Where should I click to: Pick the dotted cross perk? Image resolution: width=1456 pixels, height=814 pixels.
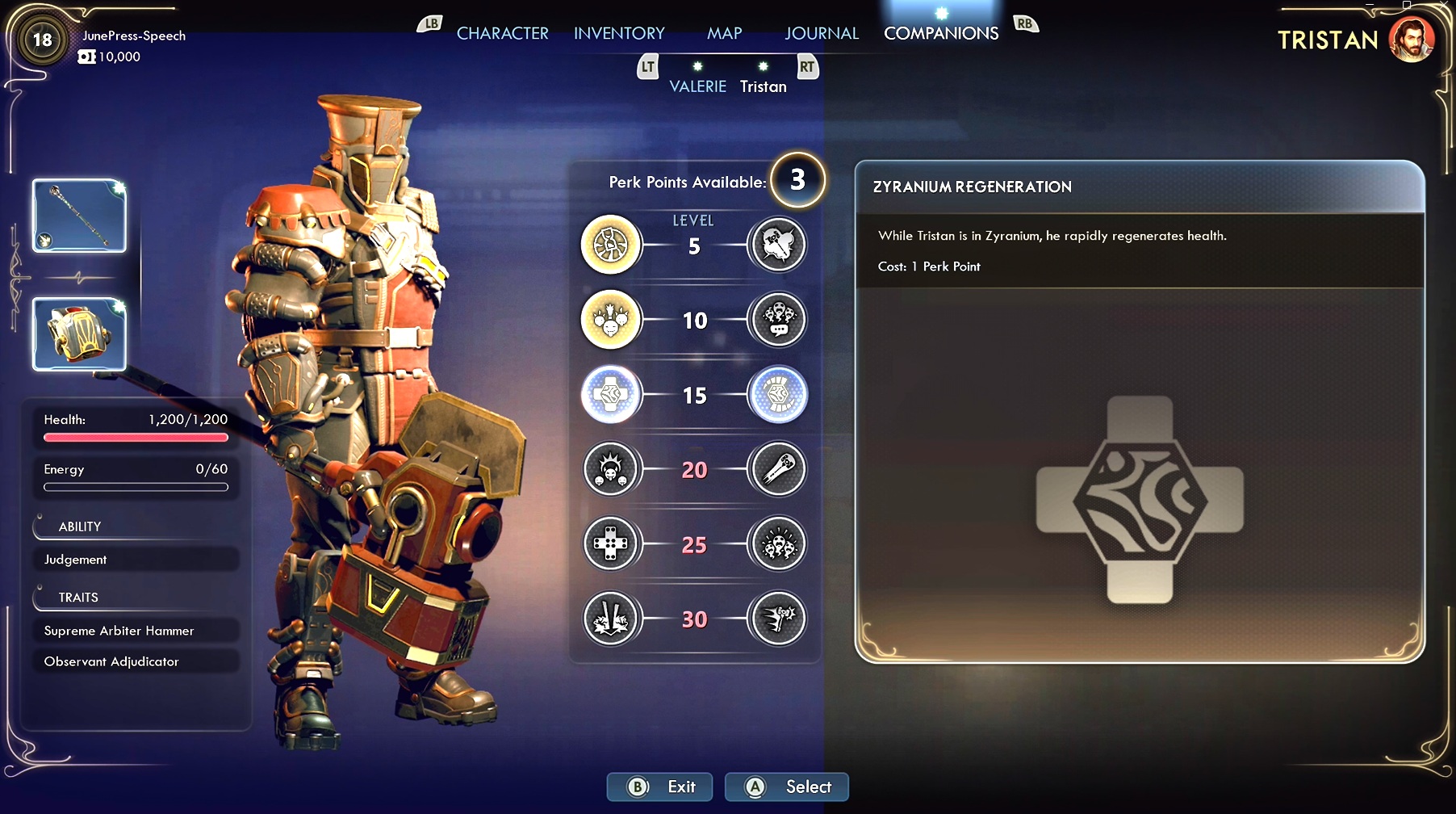pyautogui.click(x=611, y=544)
